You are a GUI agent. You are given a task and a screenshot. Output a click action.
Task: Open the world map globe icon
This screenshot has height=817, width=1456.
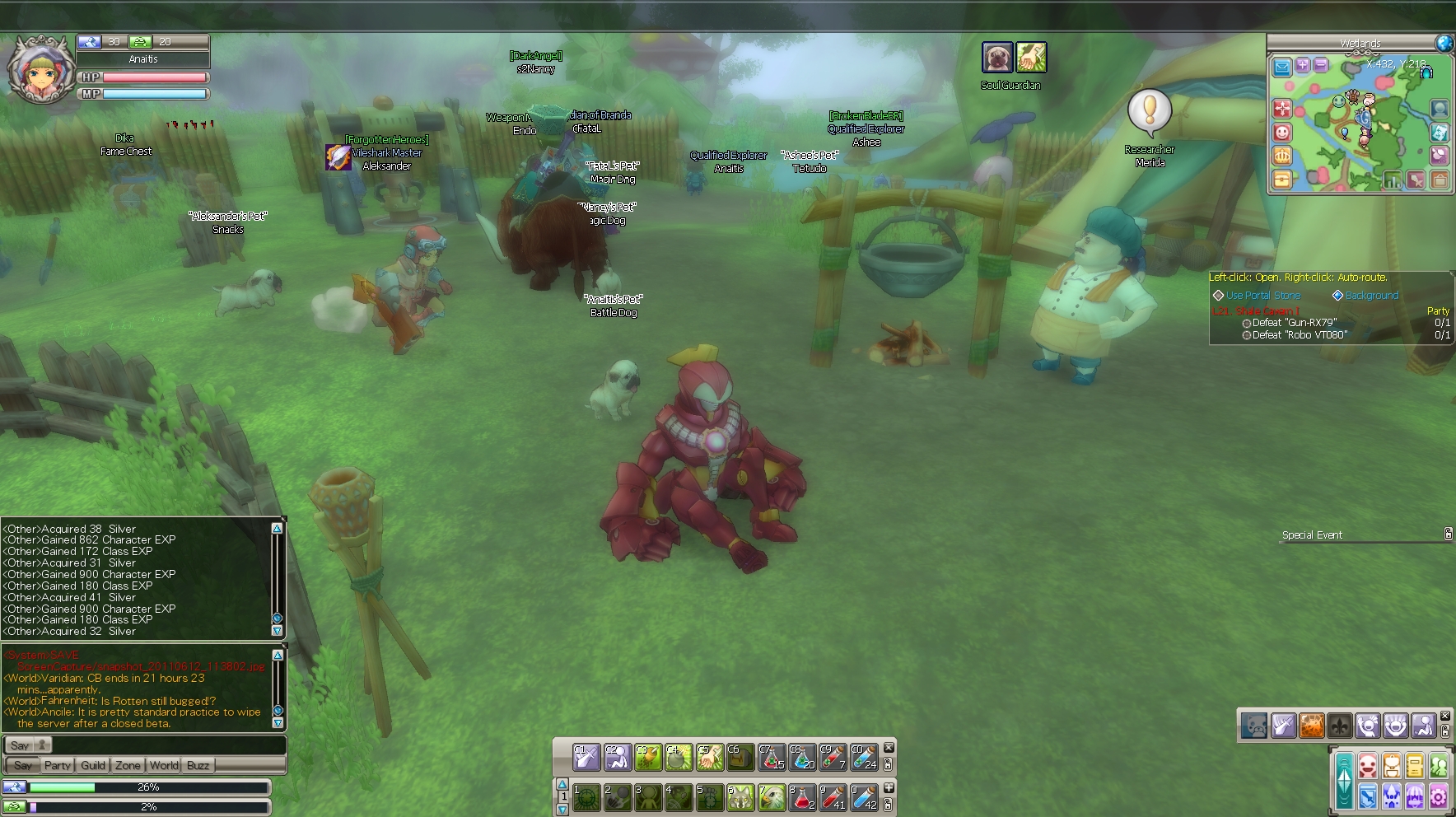1444,44
